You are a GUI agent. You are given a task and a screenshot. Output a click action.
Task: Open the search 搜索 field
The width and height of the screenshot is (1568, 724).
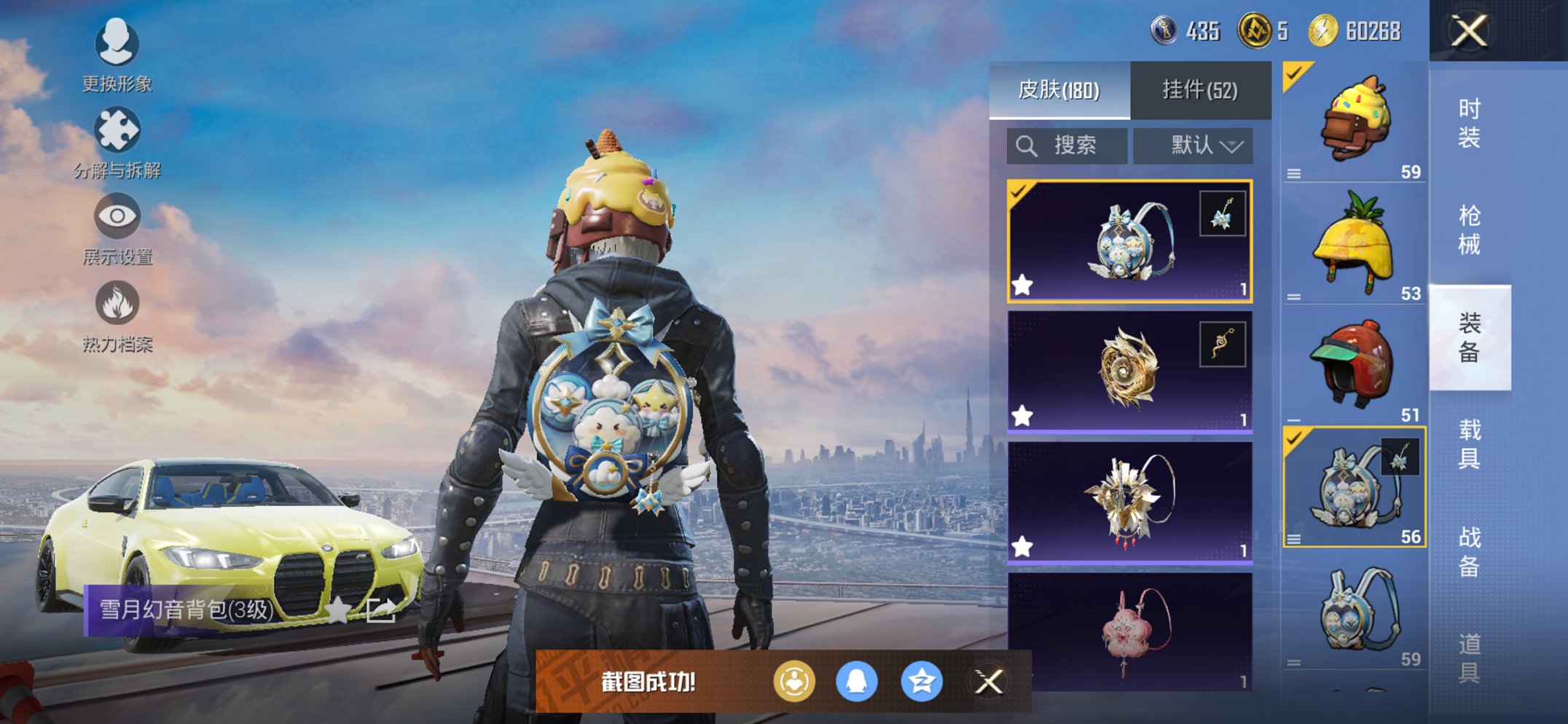click(1067, 145)
